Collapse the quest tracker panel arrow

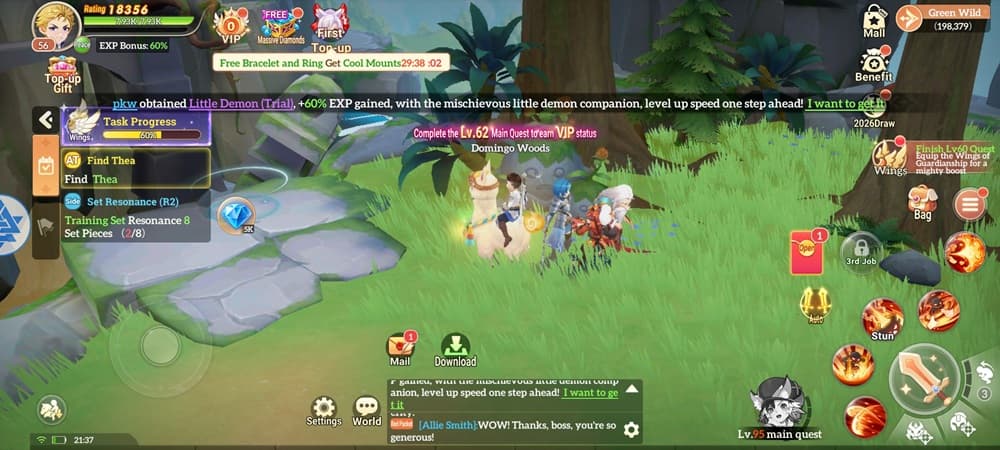click(45, 120)
